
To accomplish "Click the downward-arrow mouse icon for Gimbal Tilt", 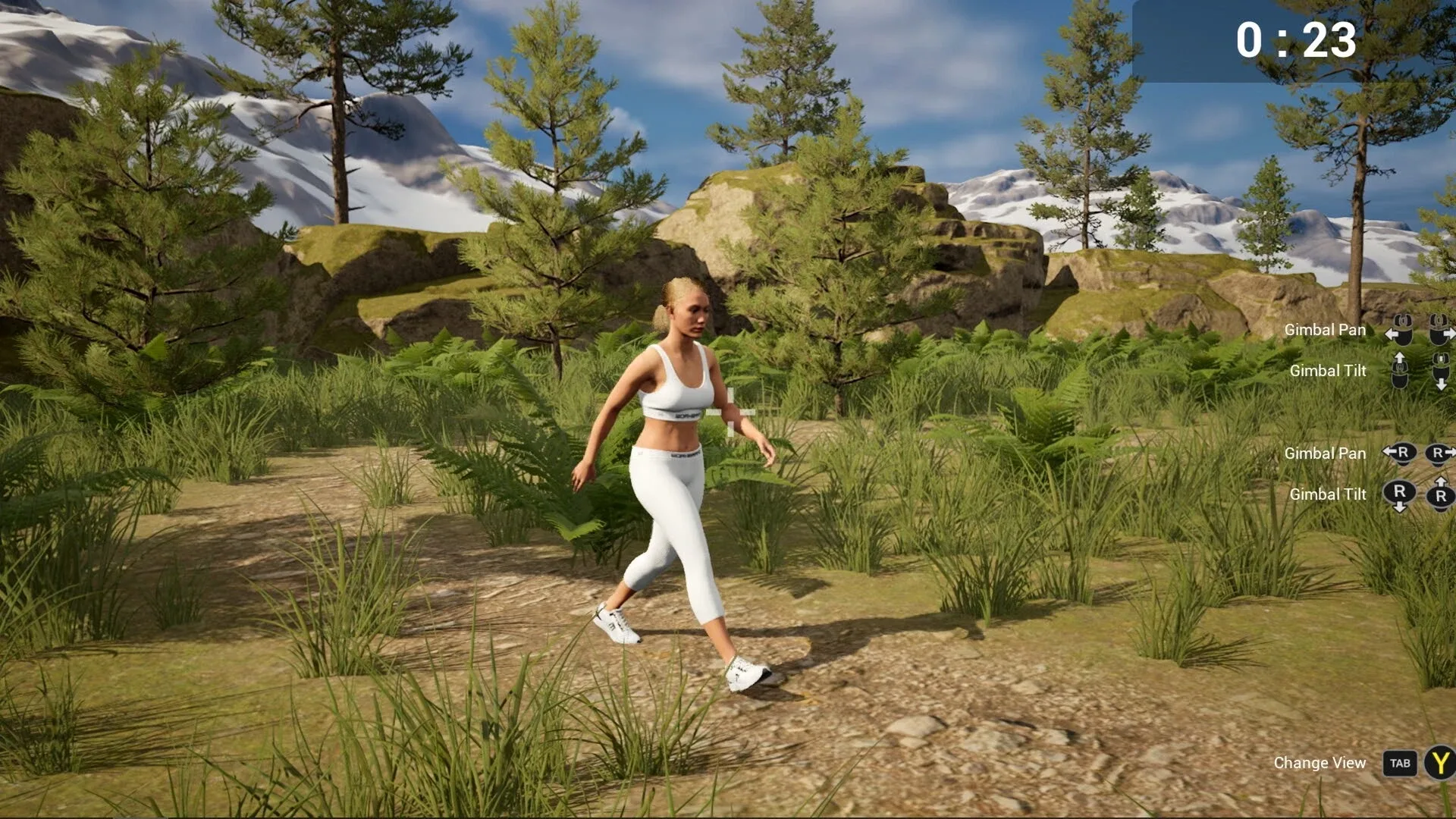I will click(1441, 373).
